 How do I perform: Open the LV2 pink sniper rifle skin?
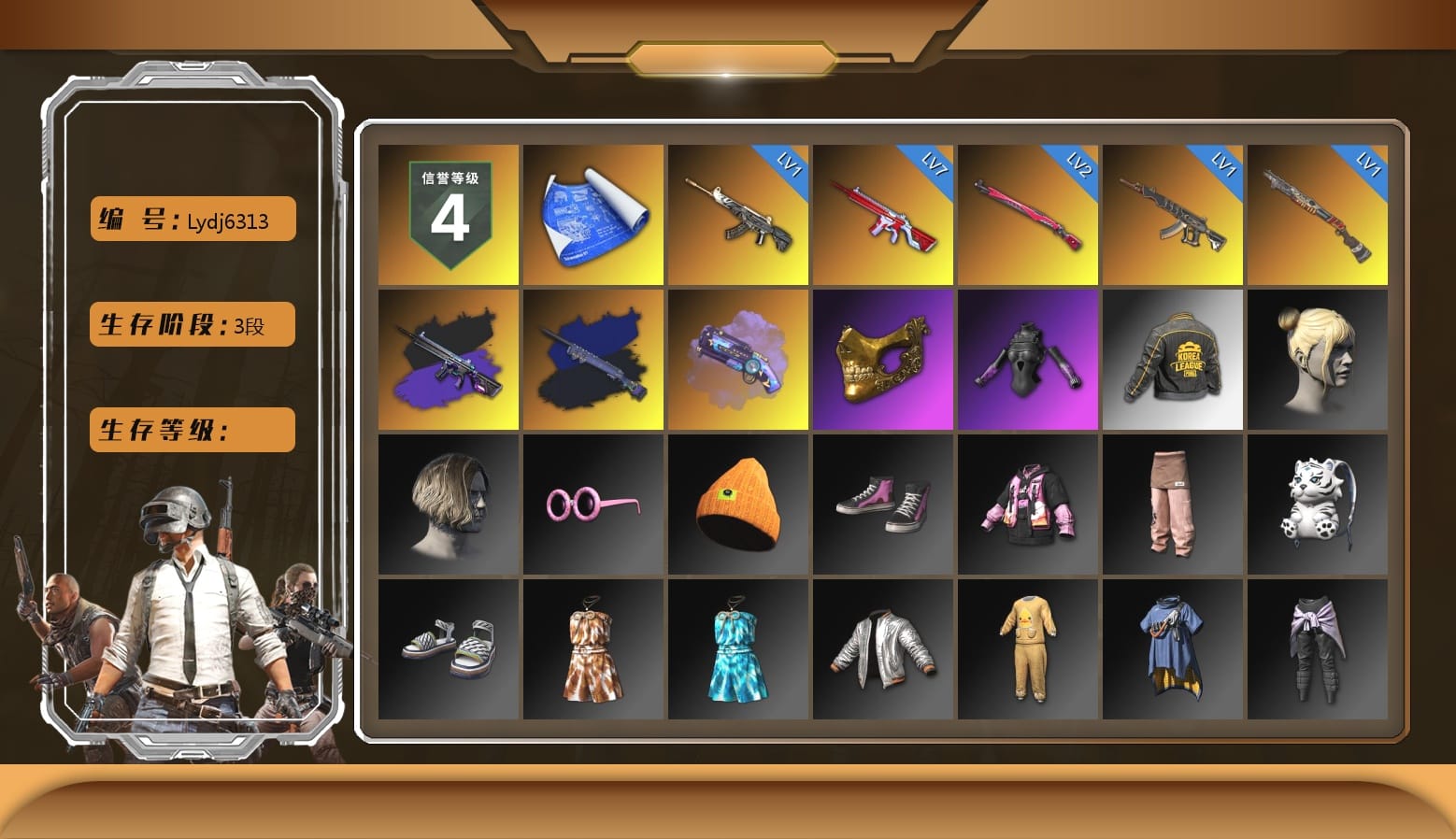1028,215
